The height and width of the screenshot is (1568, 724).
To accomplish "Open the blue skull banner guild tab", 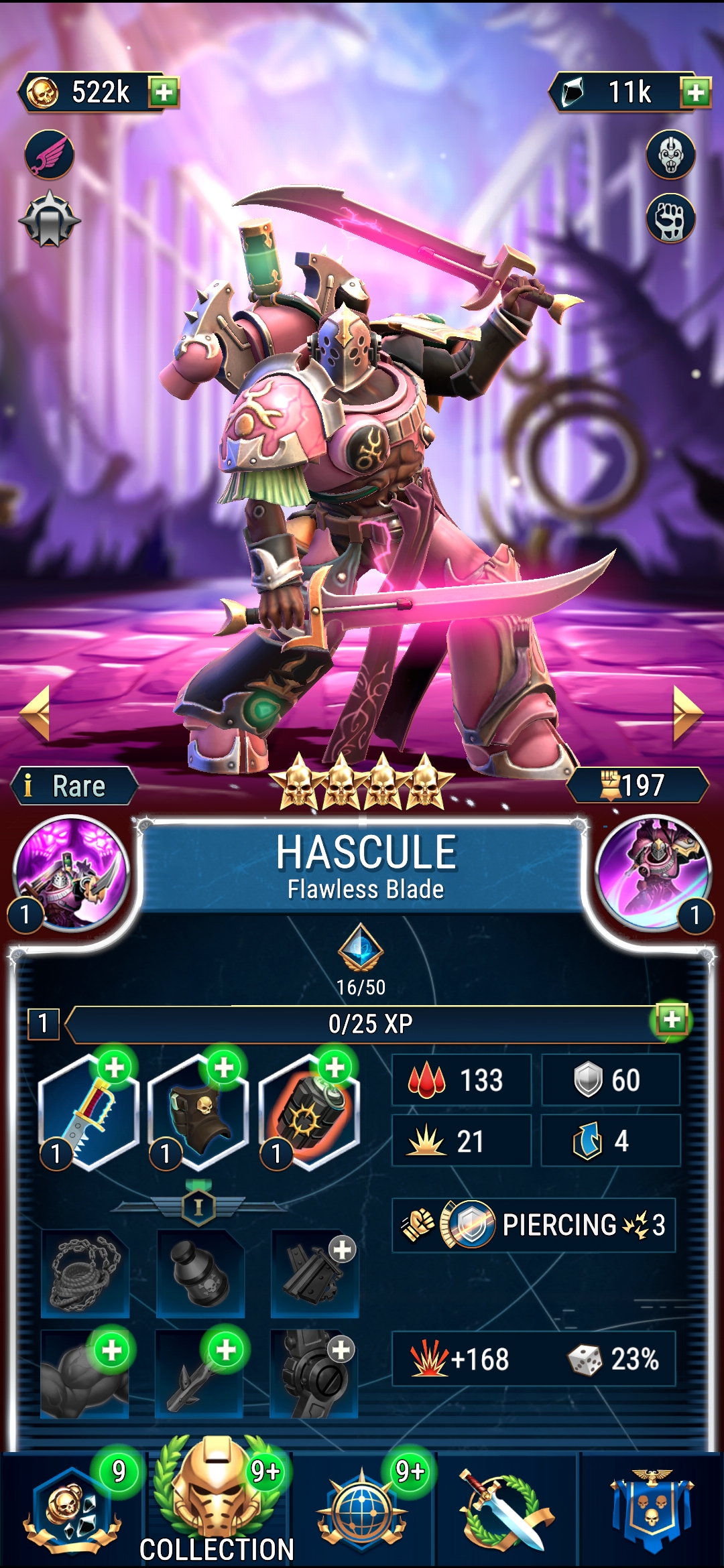I will [x=652, y=1508].
